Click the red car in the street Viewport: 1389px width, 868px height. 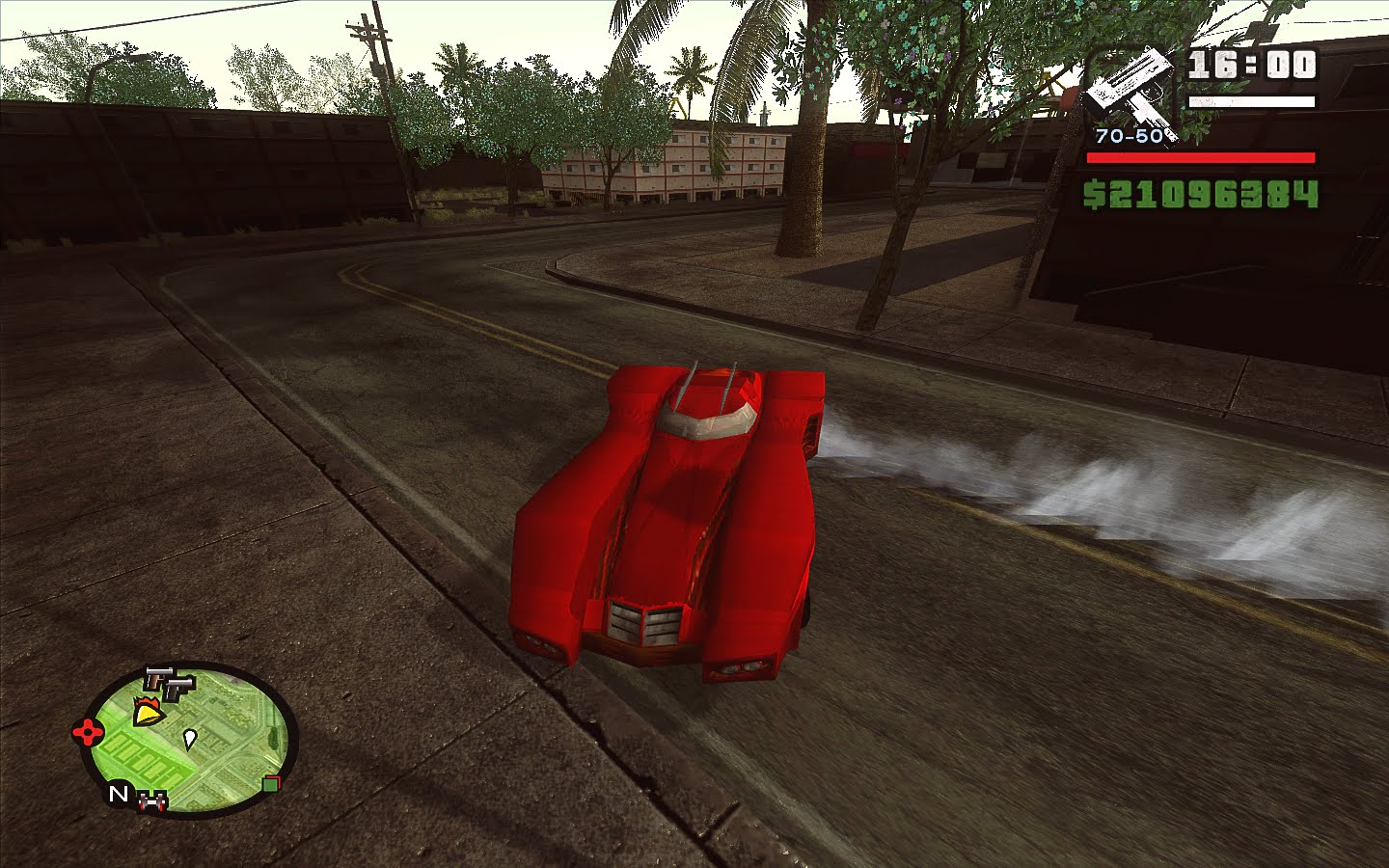(x=675, y=511)
